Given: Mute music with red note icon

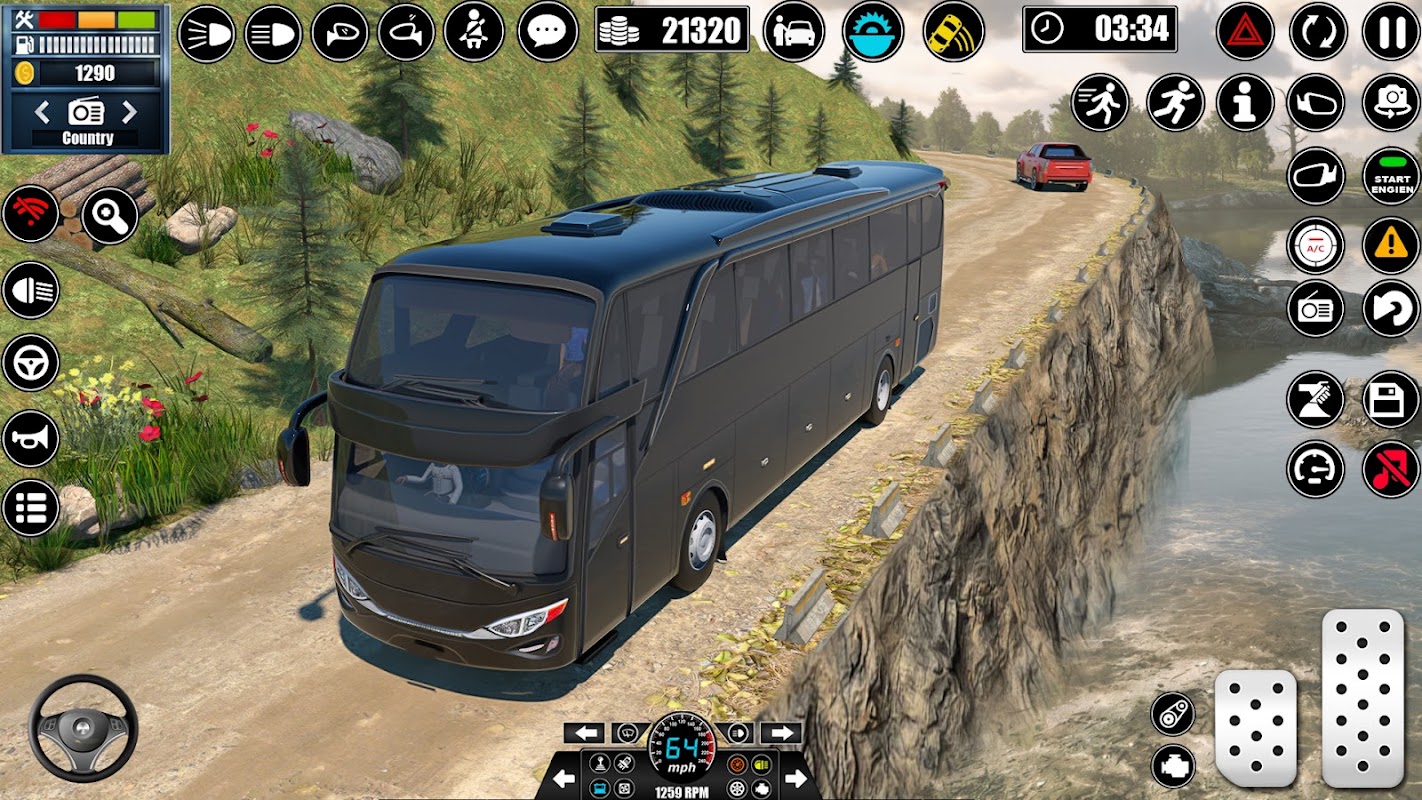Looking at the screenshot, I should click(x=1391, y=469).
